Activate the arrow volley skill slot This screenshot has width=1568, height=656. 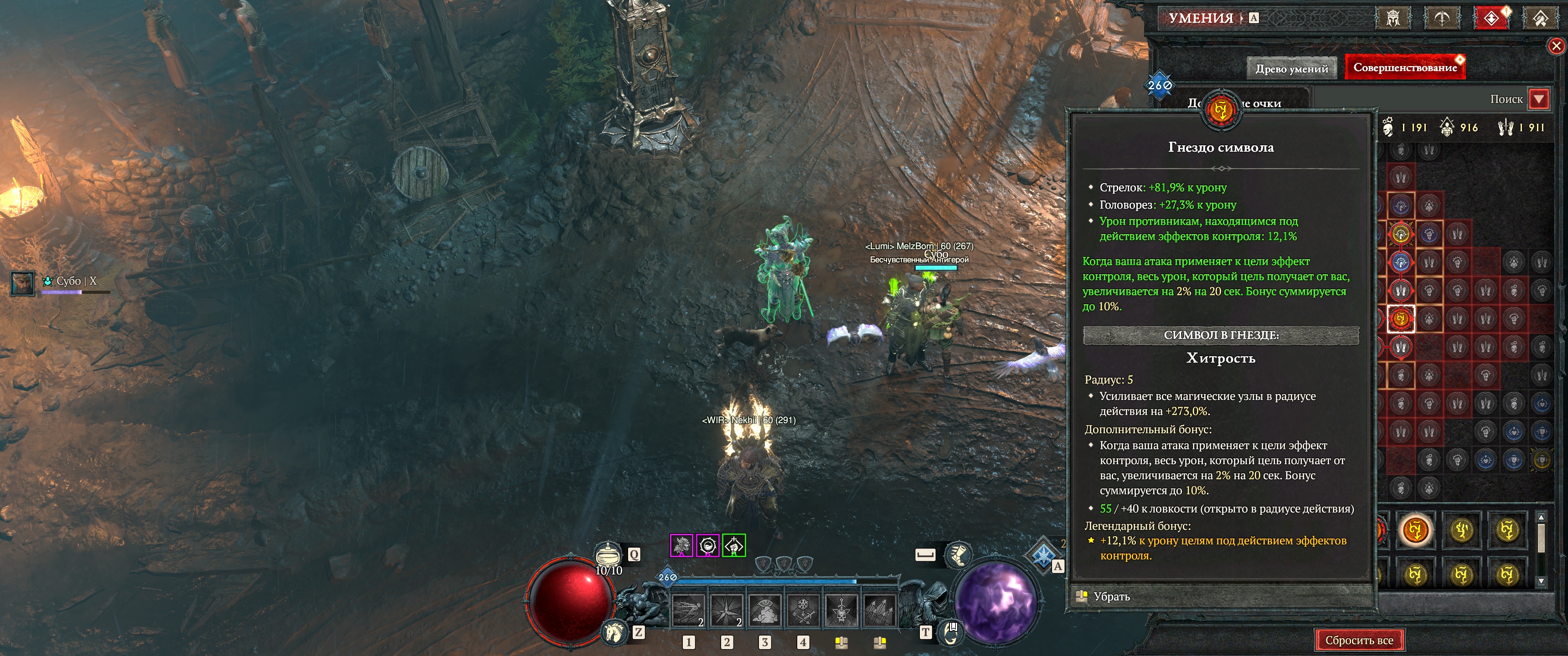coord(879,610)
